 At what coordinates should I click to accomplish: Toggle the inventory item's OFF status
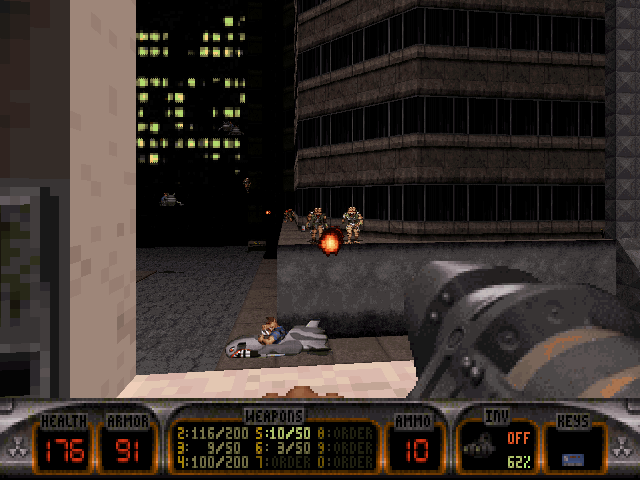click(516, 437)
